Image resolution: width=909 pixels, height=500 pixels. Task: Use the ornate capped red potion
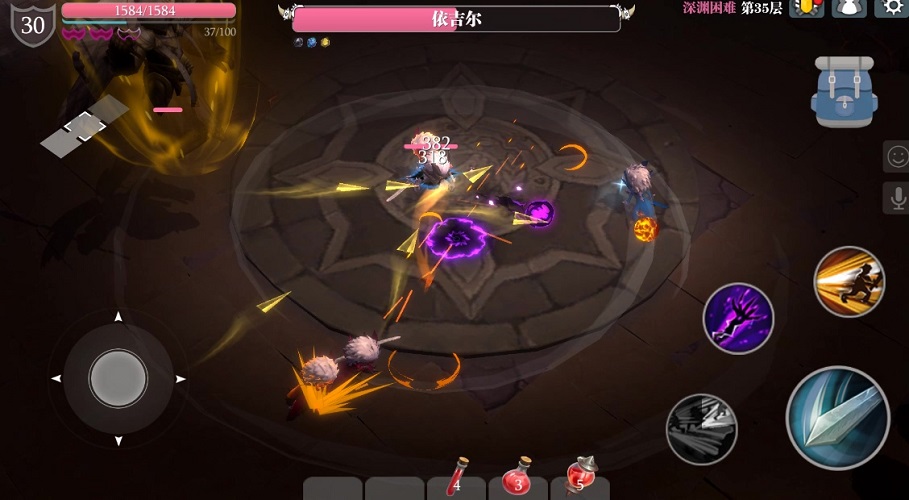coord(580,477)
